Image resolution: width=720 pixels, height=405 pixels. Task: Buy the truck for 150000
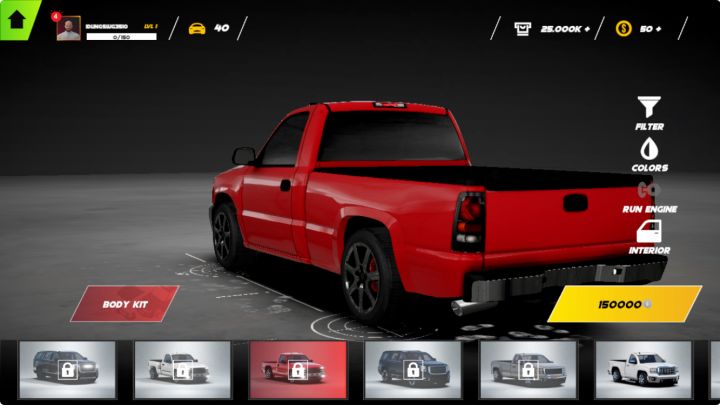(624, 303)
